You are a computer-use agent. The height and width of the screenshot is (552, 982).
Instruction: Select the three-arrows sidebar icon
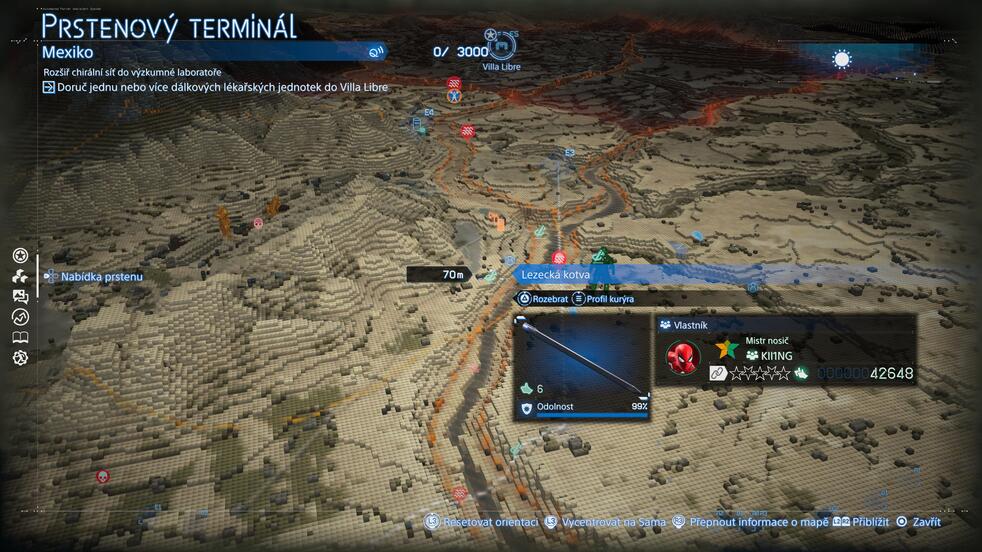20,277
